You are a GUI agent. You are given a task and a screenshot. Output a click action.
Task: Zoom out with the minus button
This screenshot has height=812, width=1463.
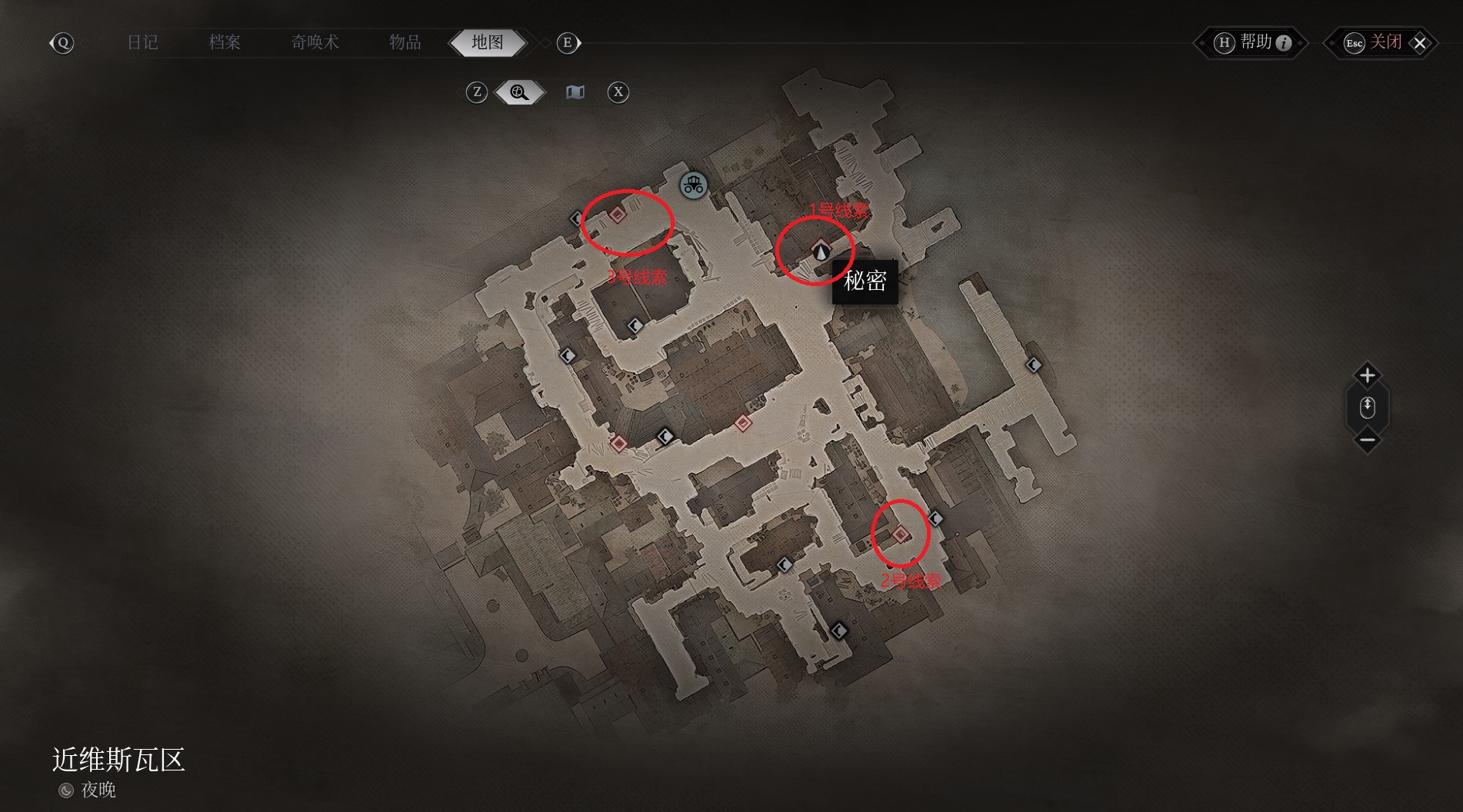[x=1367, y=441]
